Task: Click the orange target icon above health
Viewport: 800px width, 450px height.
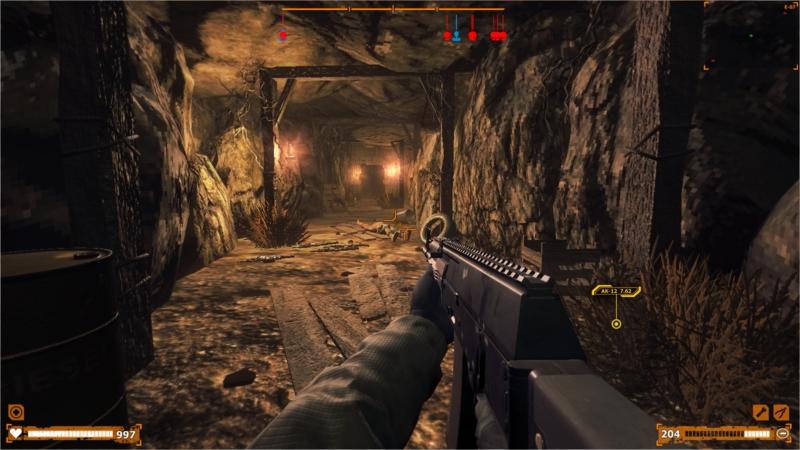Action: click(15, 411)
